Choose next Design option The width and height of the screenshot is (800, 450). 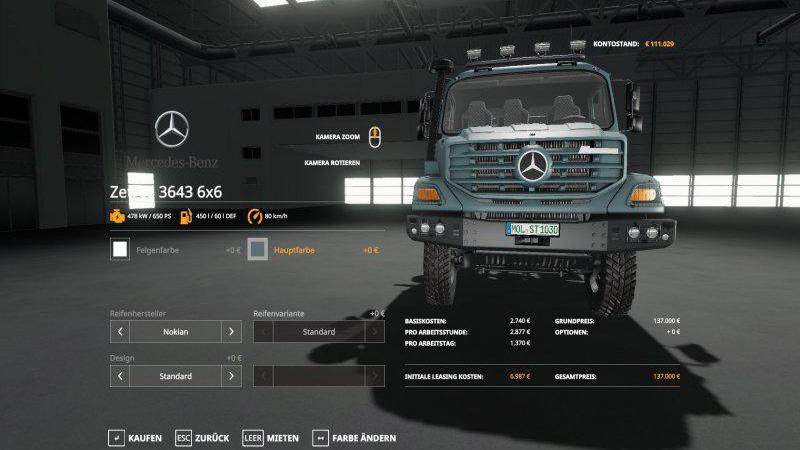[x=232, y=377]
